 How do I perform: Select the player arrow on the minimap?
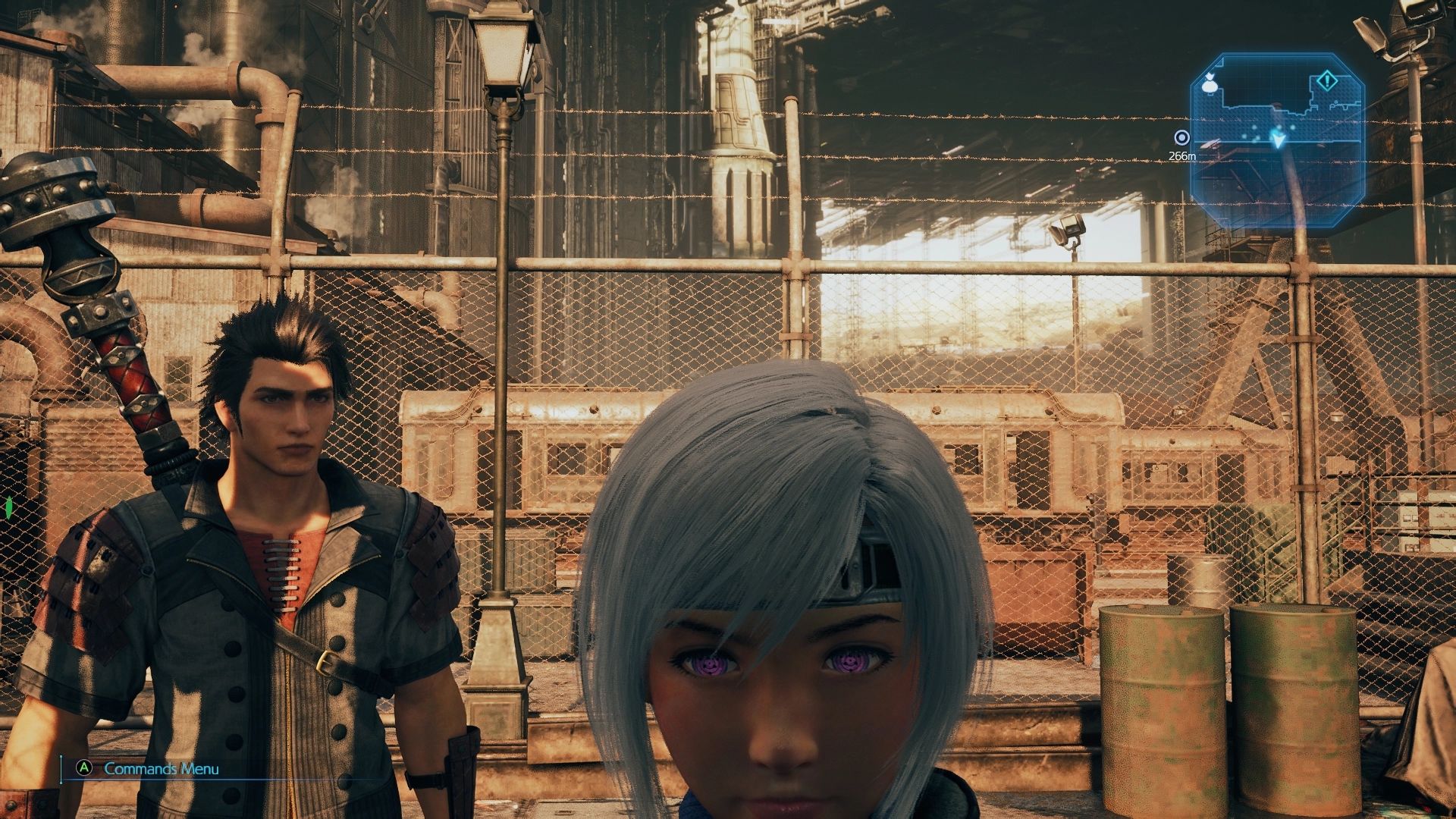[x=1279, y=140]
